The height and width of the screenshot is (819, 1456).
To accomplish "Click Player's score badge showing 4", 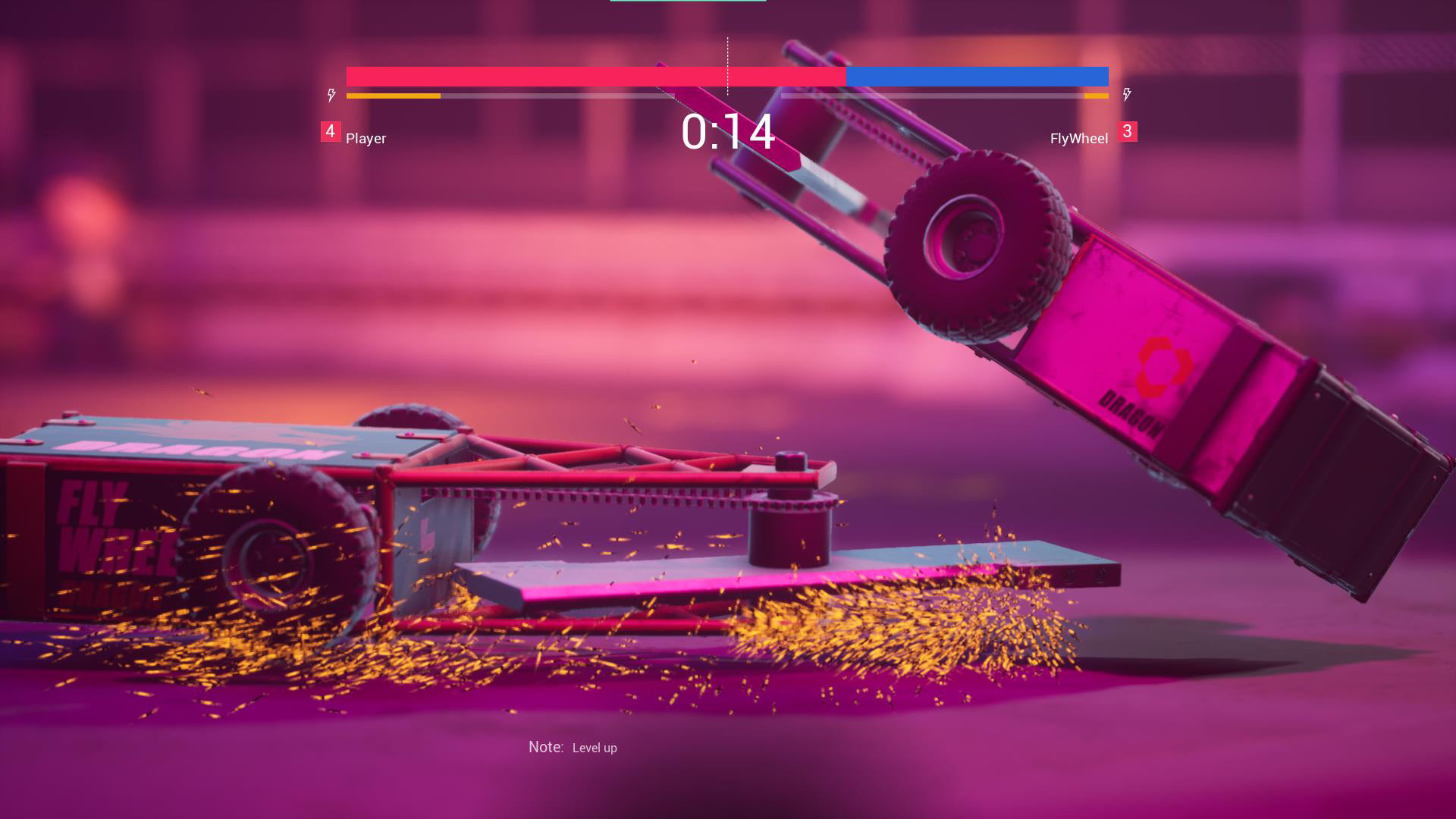I will [329, 130].
